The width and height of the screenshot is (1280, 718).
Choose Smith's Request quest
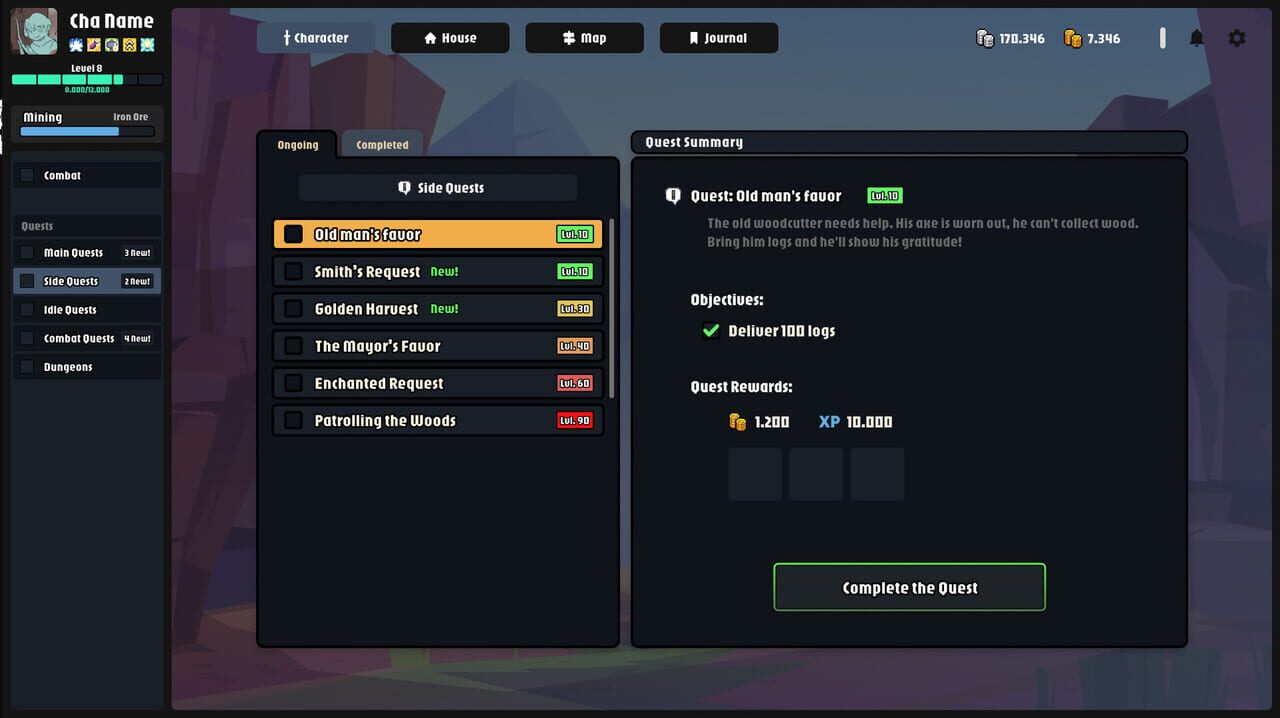coord(437,271)
